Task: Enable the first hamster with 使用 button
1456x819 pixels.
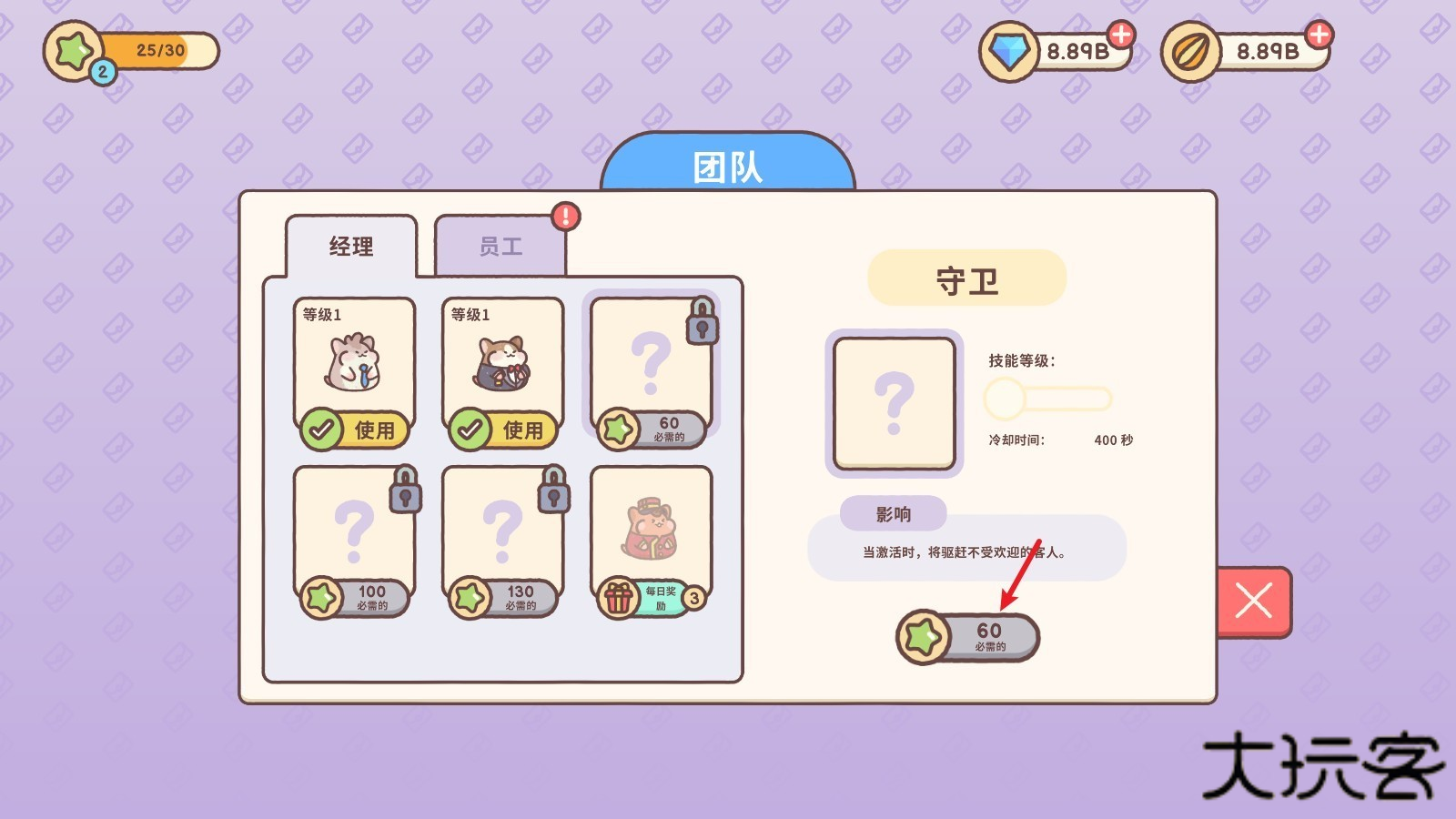Action: pyautogui.click(x=362, y=430)
